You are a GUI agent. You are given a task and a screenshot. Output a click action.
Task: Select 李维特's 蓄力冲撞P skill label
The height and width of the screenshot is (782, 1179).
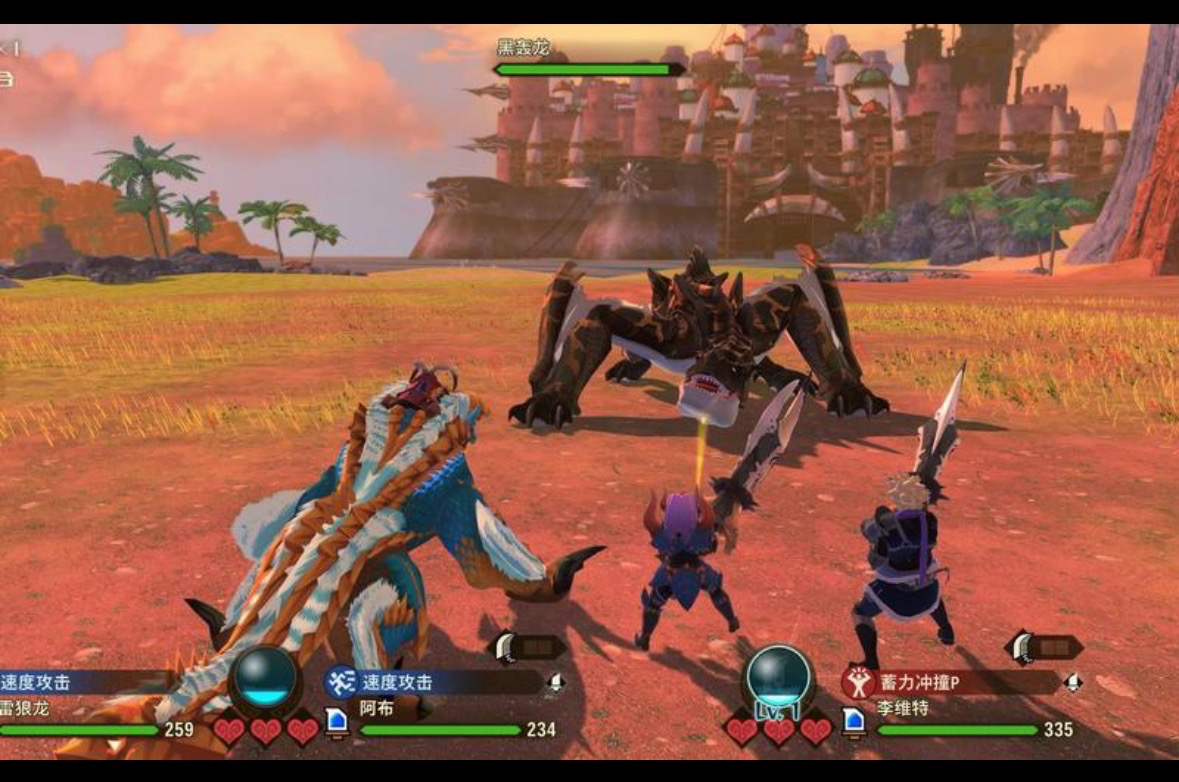tap(919, 682)
